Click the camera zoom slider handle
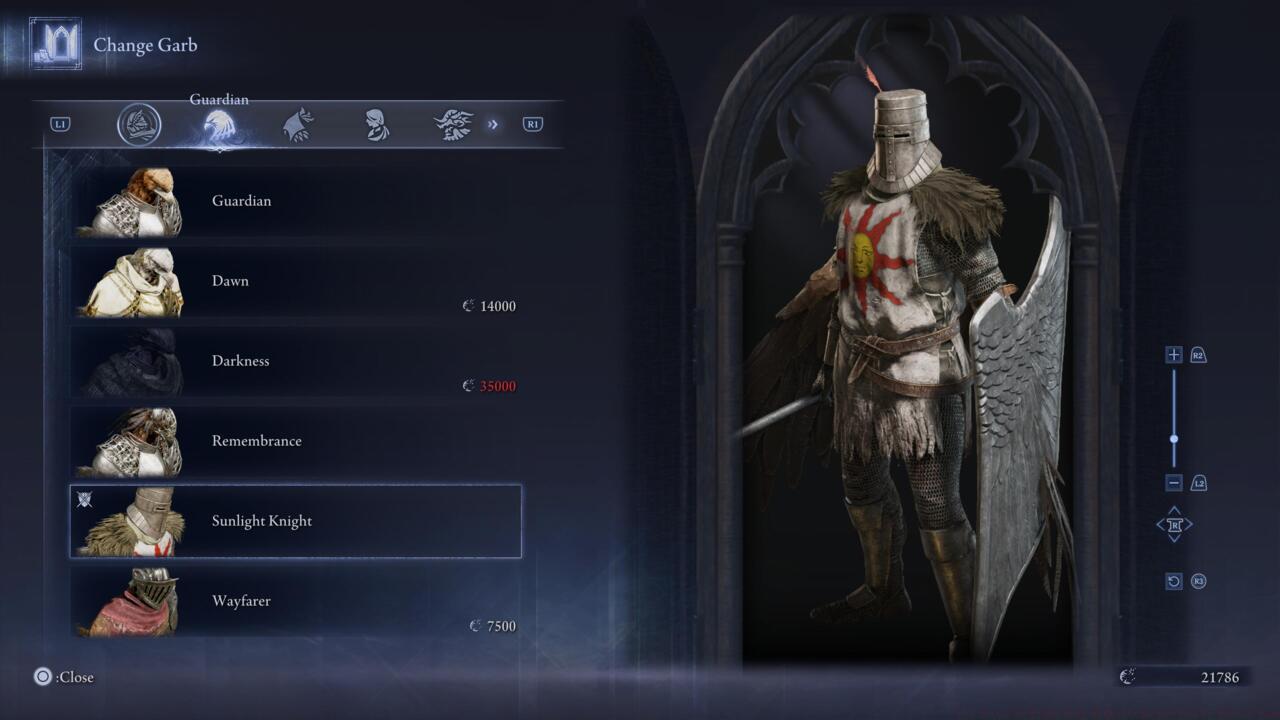 [x=1173, y=437]
